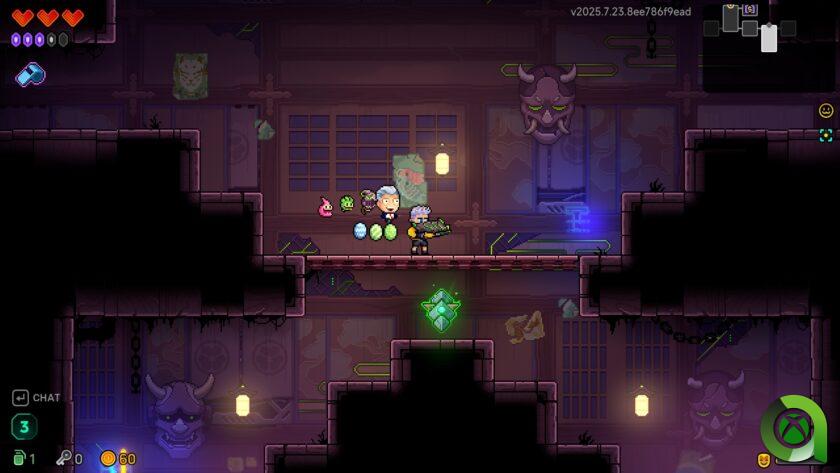Open the yellow smiley emote icon
The image size is (840, 473).
826,111
